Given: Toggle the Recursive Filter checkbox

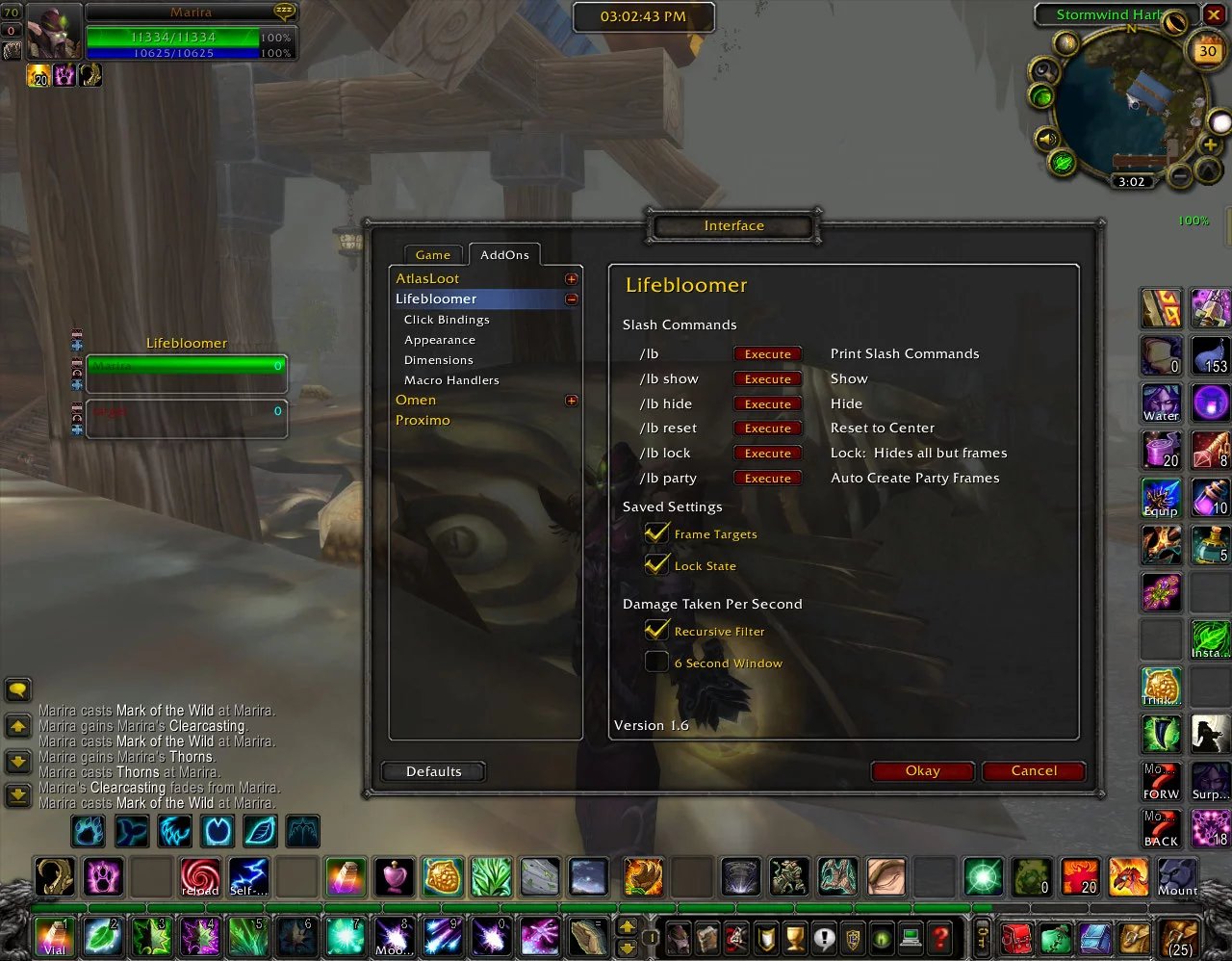Looking at the screenshot, I should pos(656,631).
